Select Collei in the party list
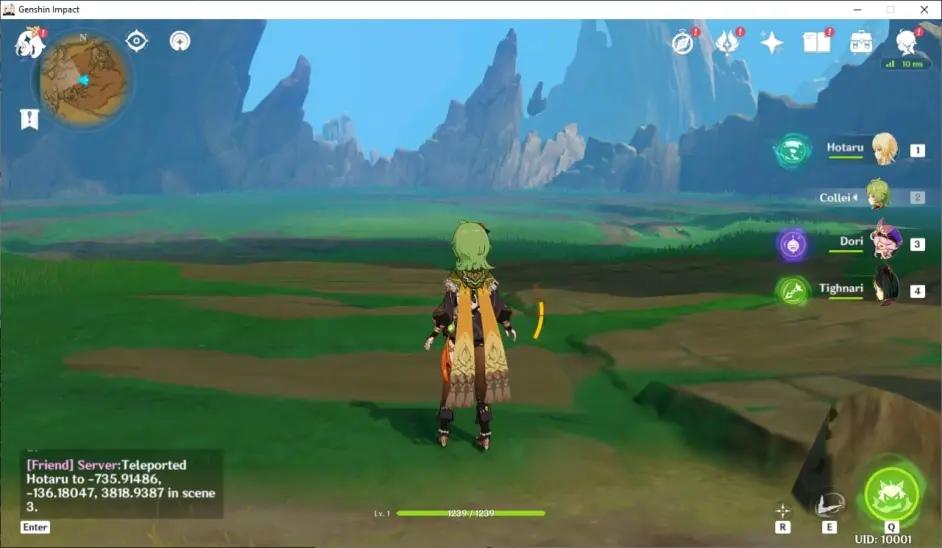Screen dimensions: 942x548 pos(878,195)
